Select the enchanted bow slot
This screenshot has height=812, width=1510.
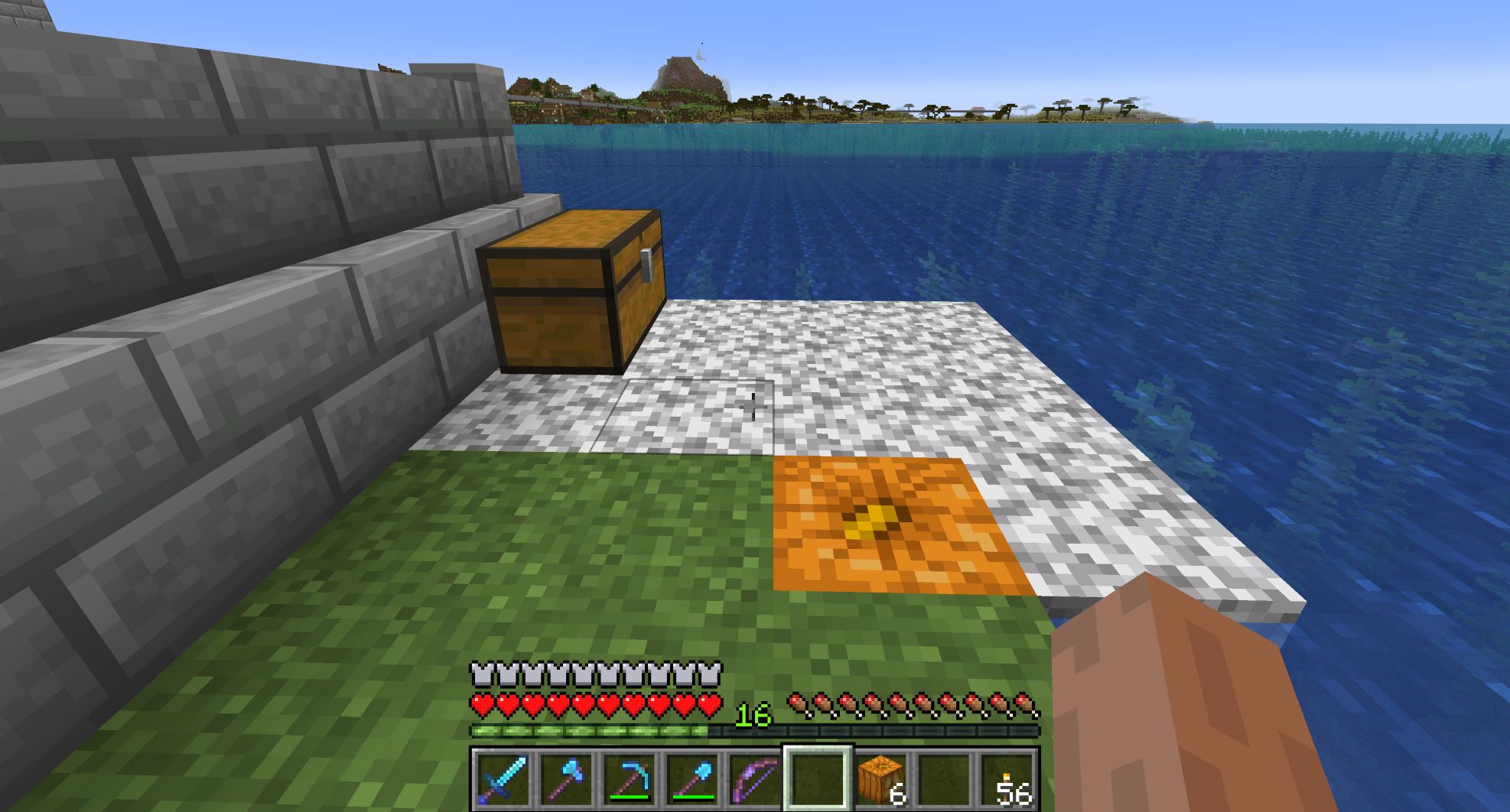pyautogui.click(x=754, y=778)
